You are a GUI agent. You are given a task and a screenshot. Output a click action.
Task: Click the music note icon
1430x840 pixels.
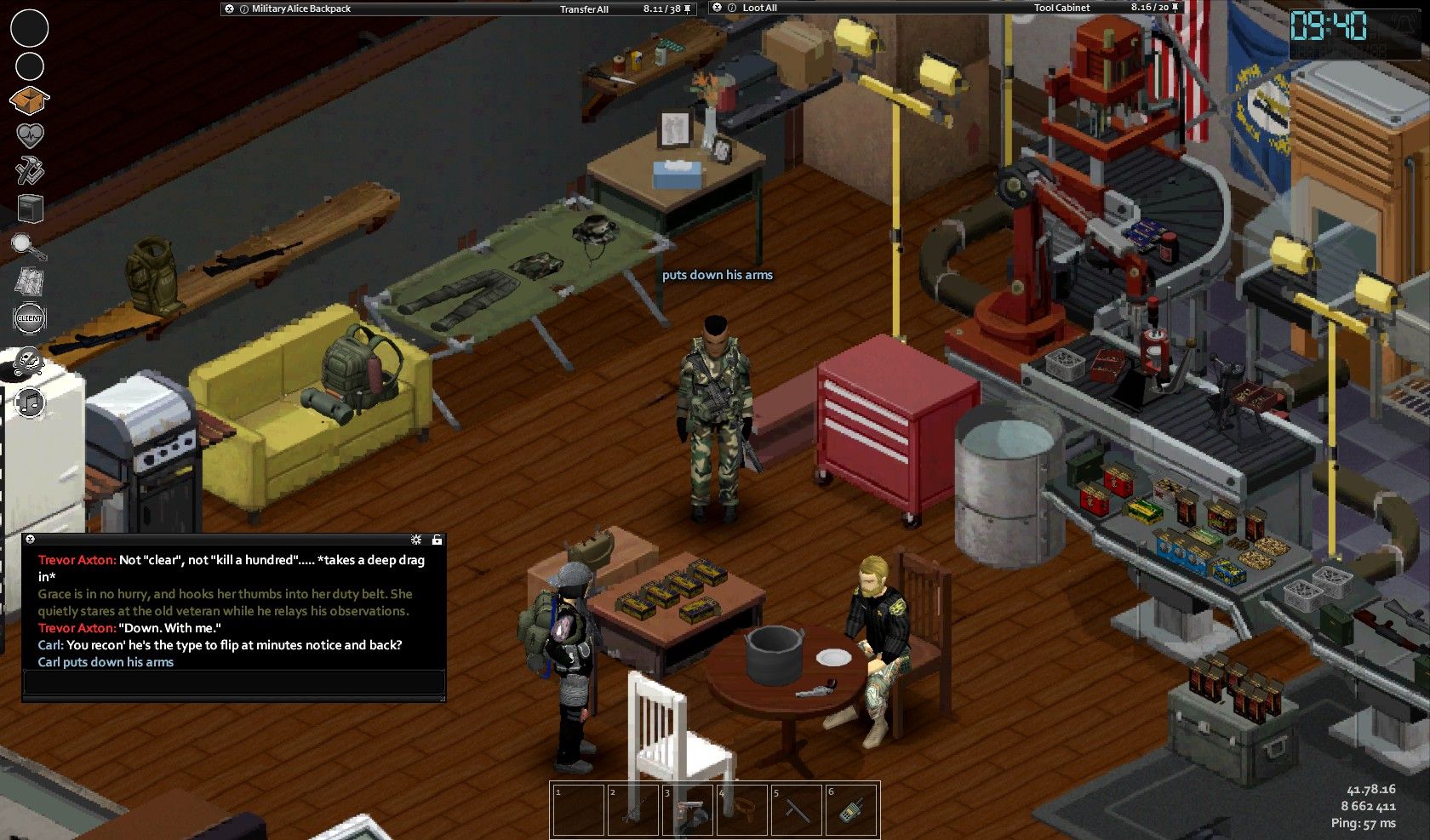(x=31, y=402)
